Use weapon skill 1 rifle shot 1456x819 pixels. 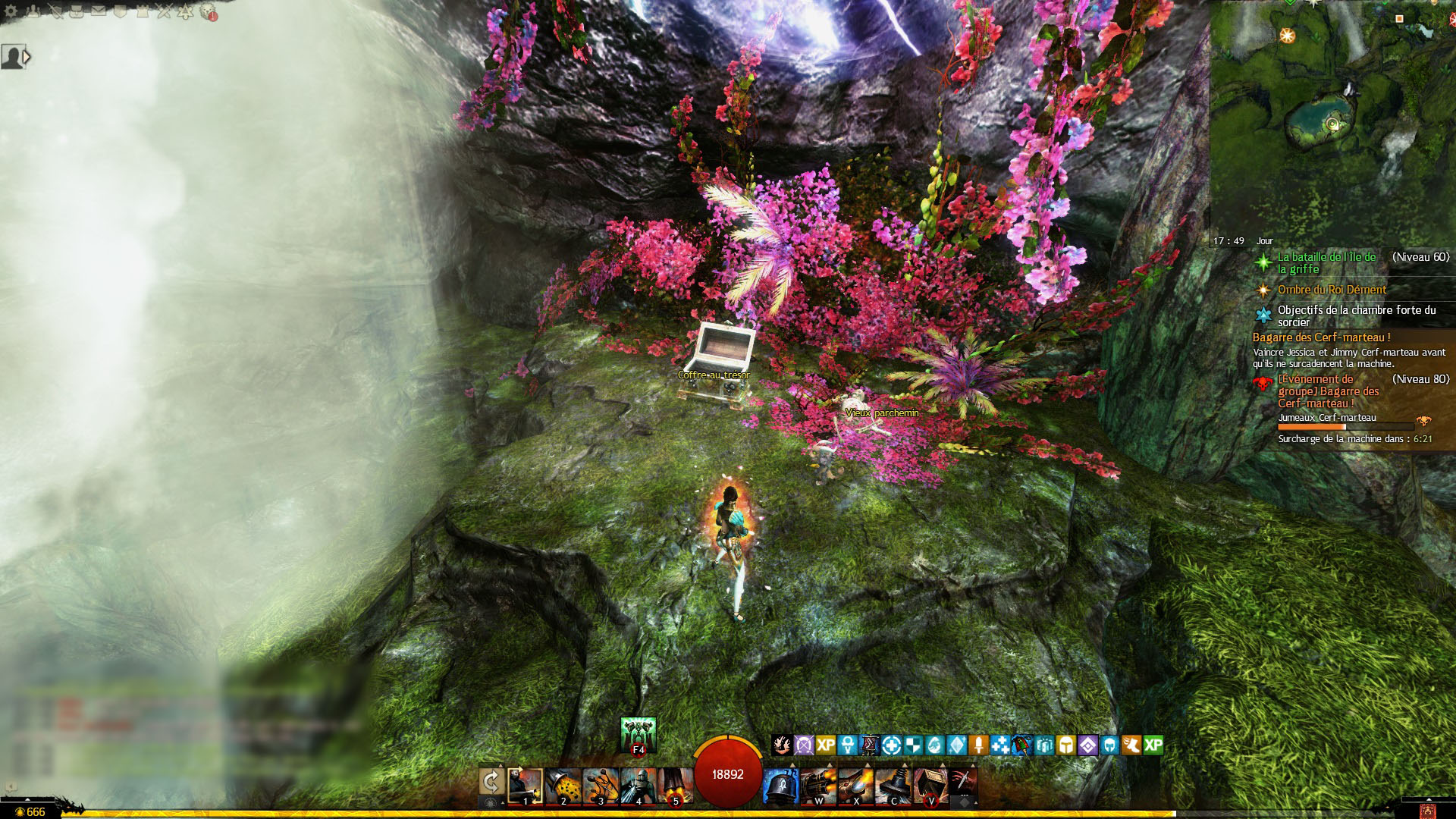point(525,786)
